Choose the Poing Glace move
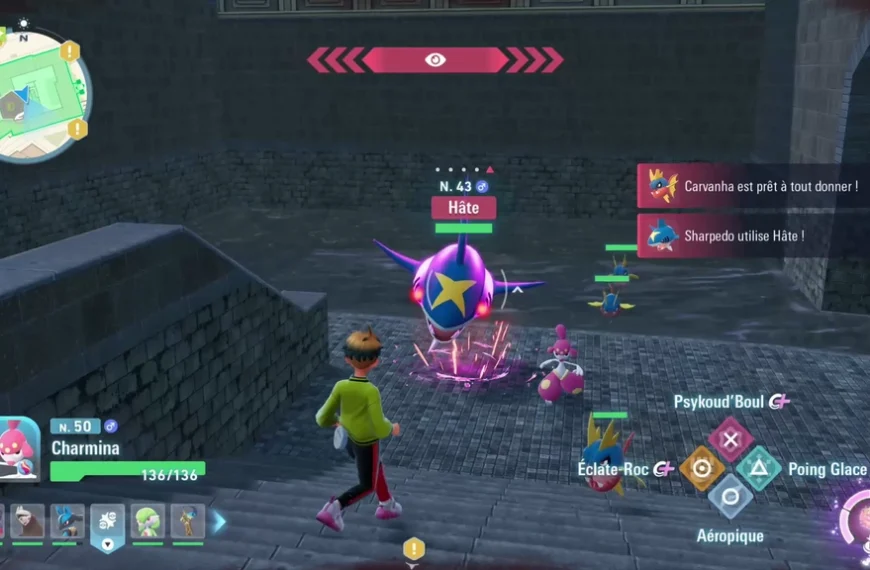This screenshot has width=870, height=570. point(760,469)
